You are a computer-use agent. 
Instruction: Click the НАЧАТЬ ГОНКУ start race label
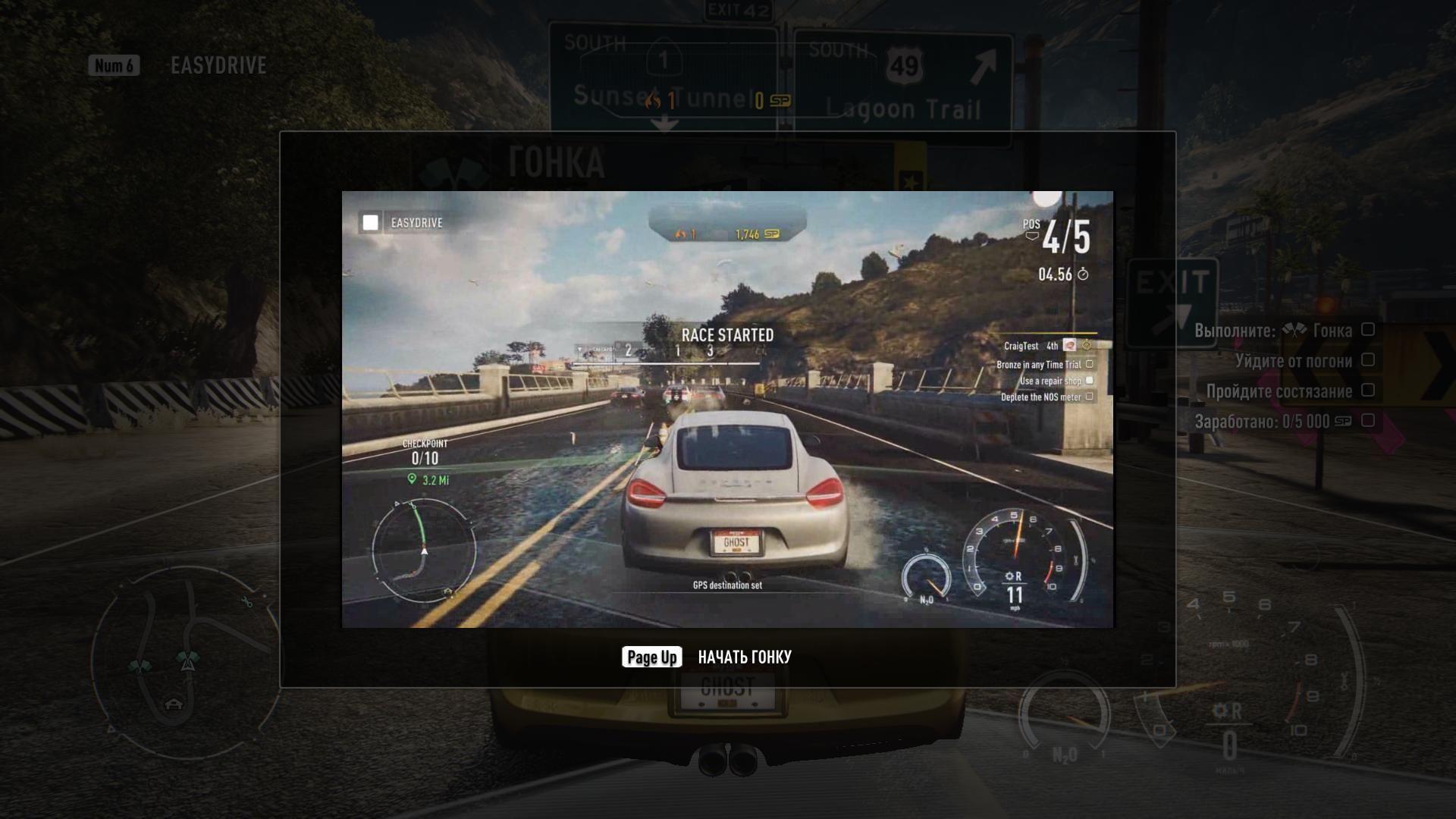(x=744, y=657)
